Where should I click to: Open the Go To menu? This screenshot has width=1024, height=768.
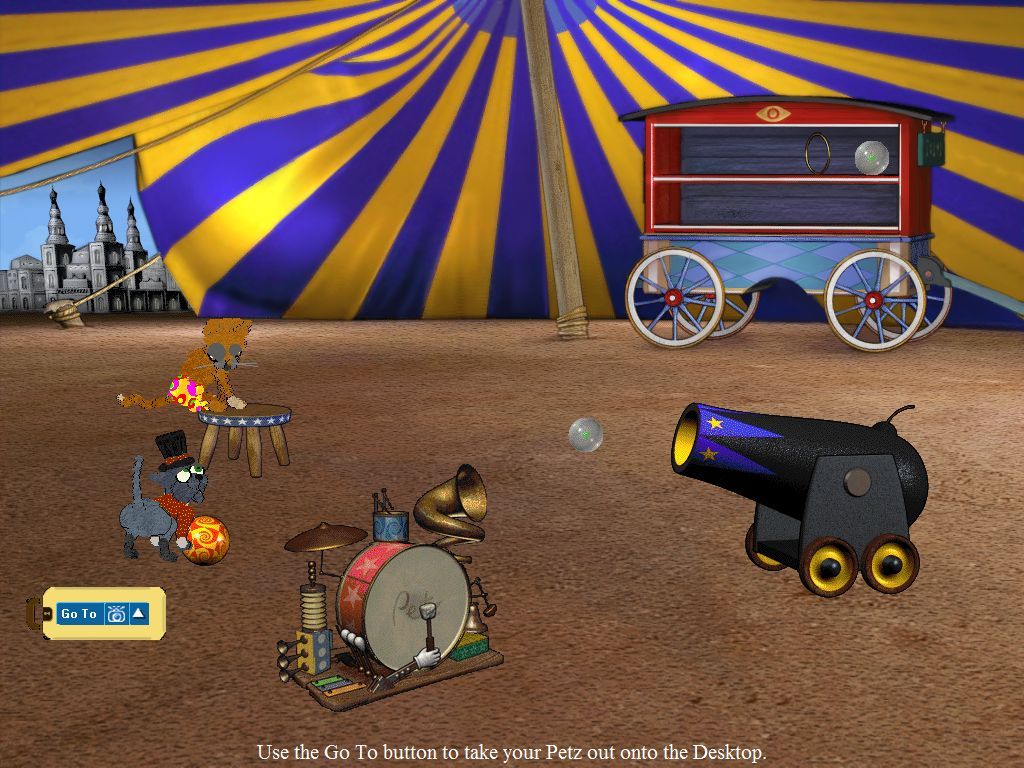(80, 614)
